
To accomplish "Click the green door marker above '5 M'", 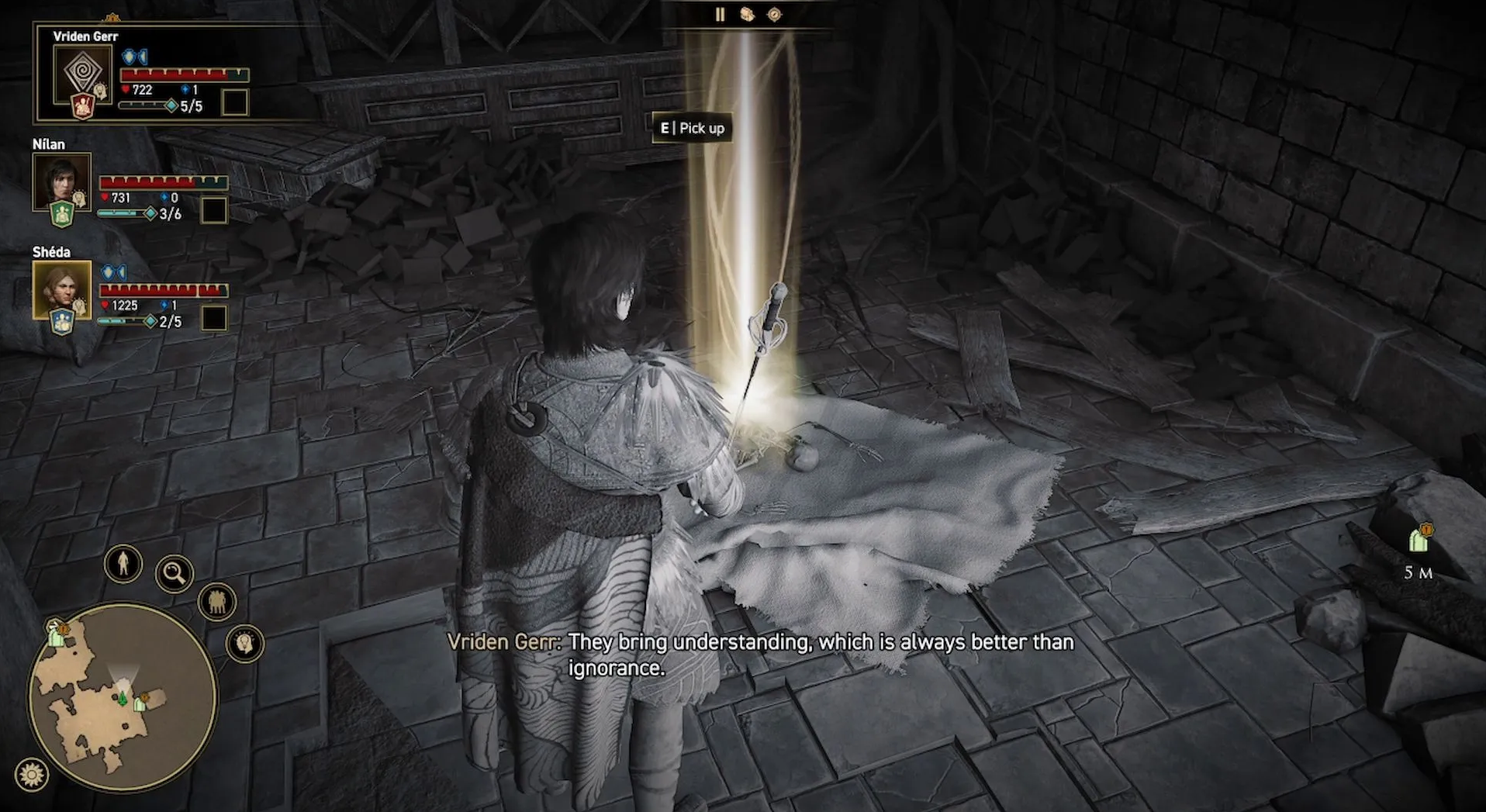I will tap(1419, 538).
